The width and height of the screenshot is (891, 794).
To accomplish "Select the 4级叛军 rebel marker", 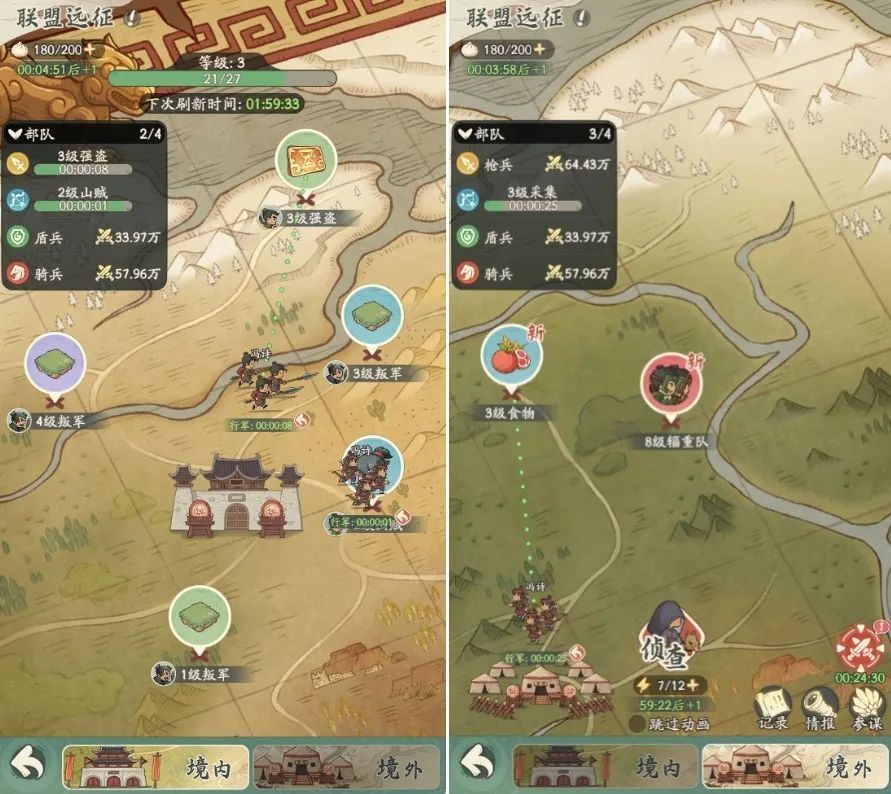I will click(x=56, y=364).
